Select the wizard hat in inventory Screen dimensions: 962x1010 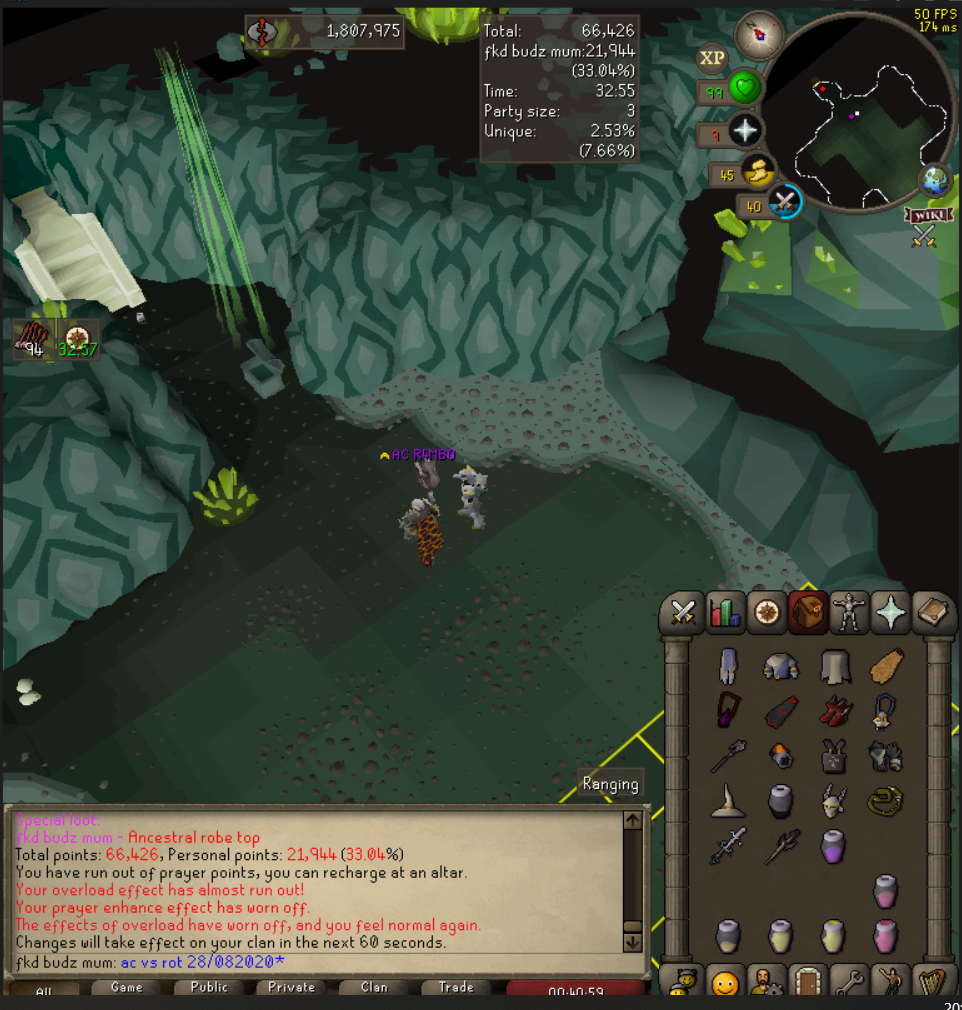727,800
